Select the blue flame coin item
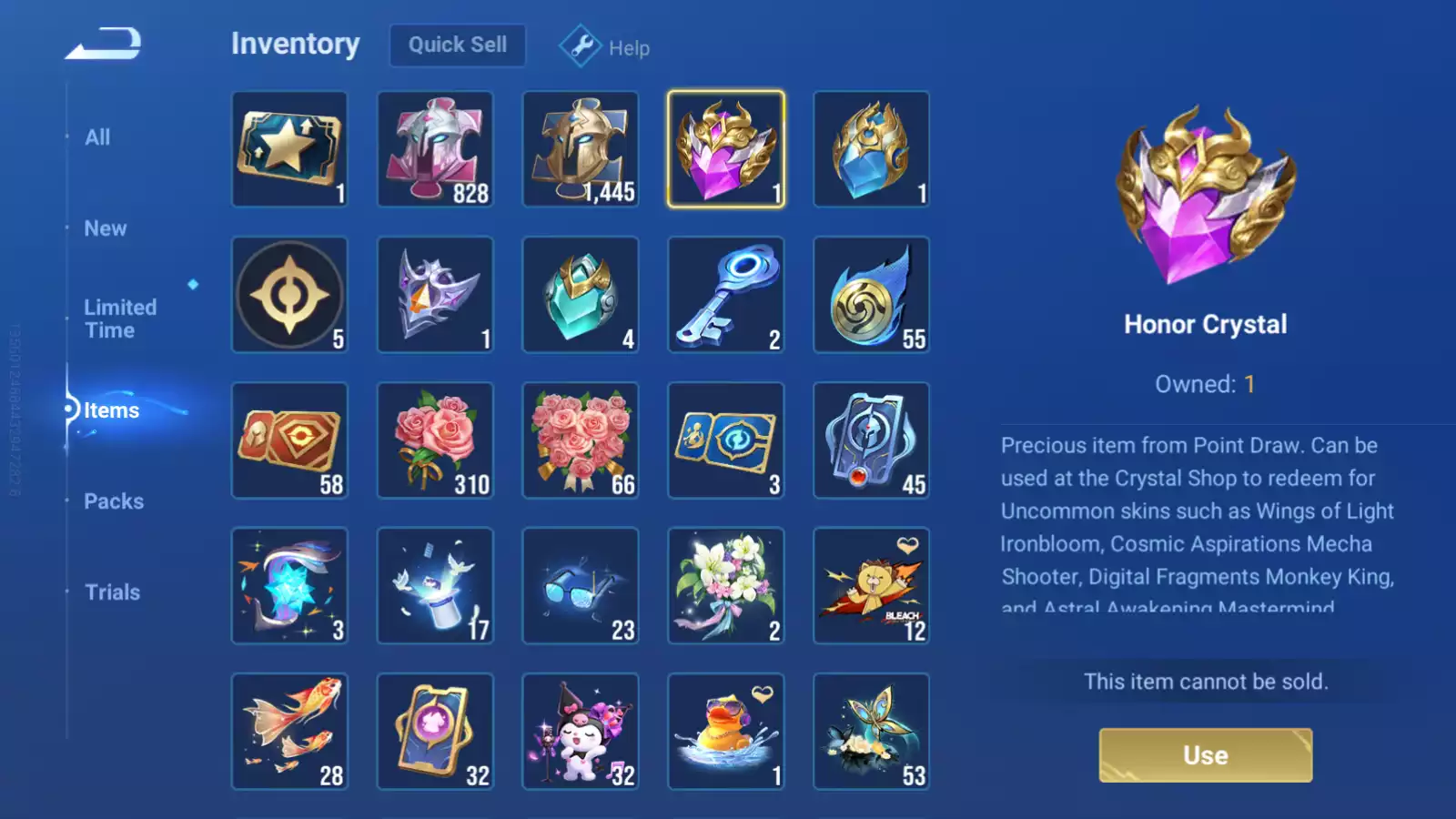Viewport: 1456px width, 819px height. [871, 294]
